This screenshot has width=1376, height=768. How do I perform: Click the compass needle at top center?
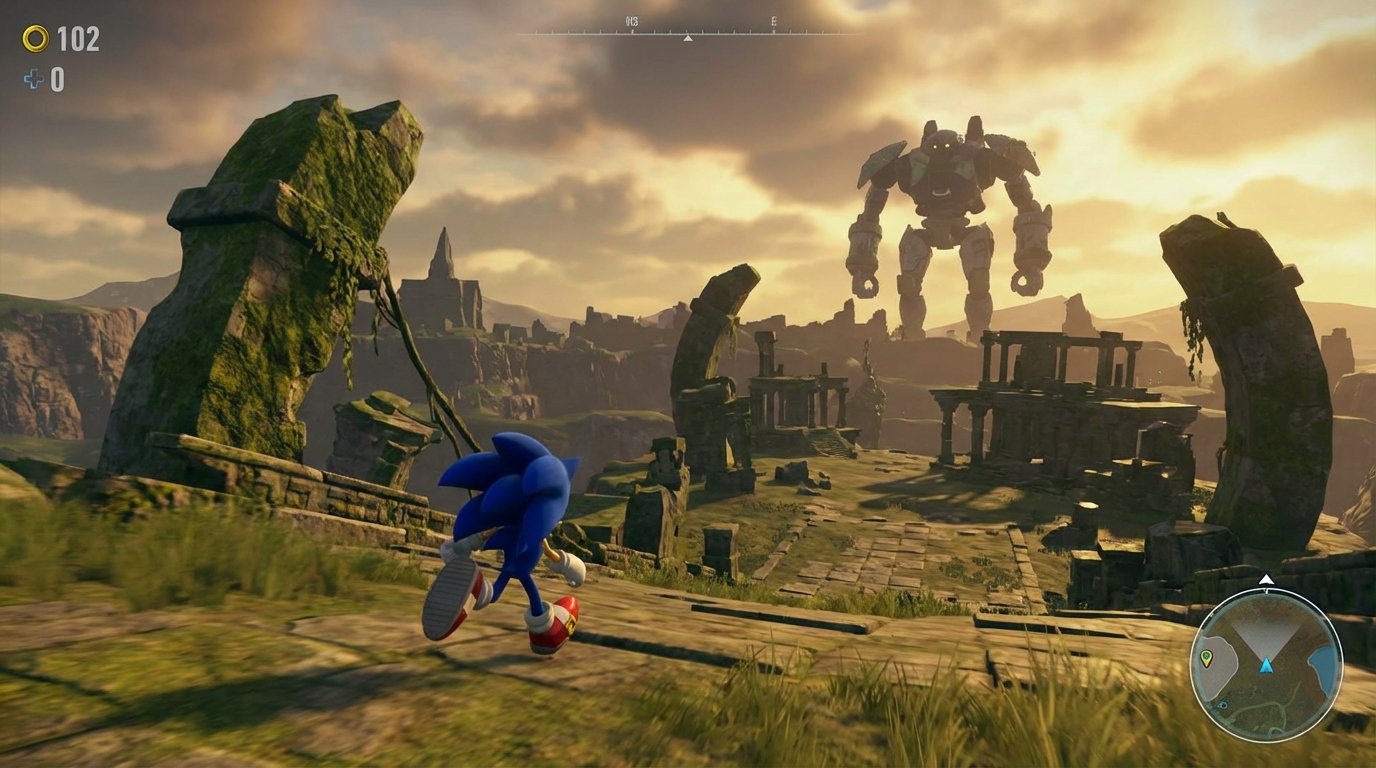tap(688, 39)
